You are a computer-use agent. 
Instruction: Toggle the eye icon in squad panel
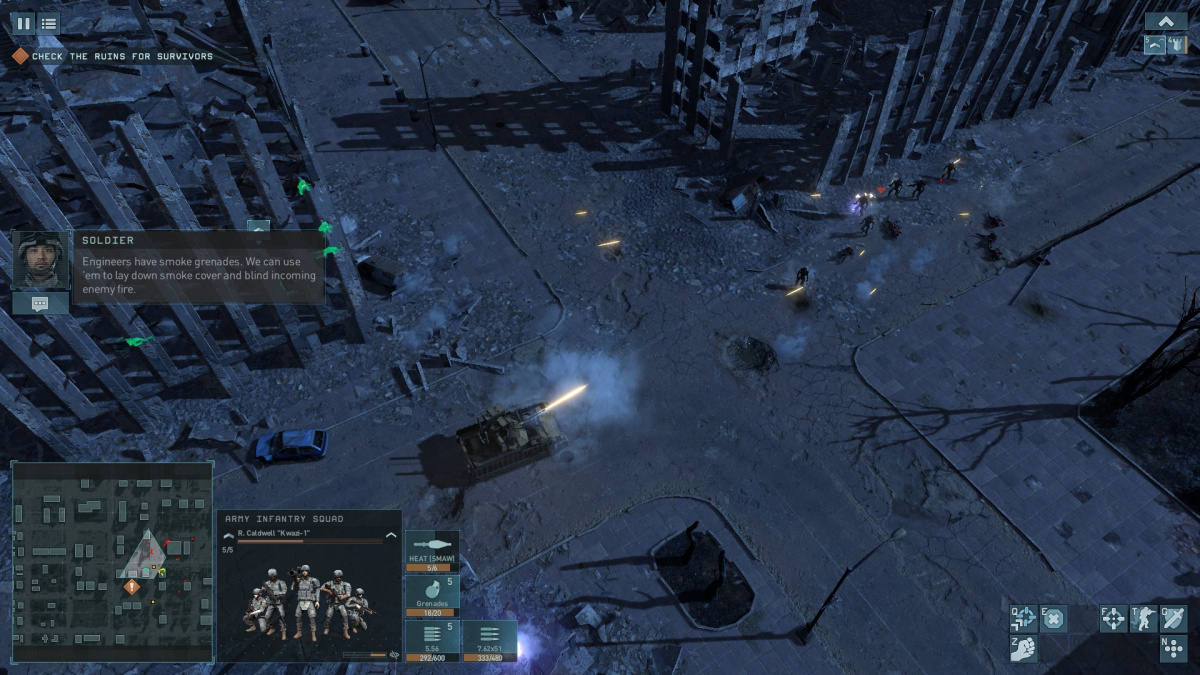(x=395, y=655)
